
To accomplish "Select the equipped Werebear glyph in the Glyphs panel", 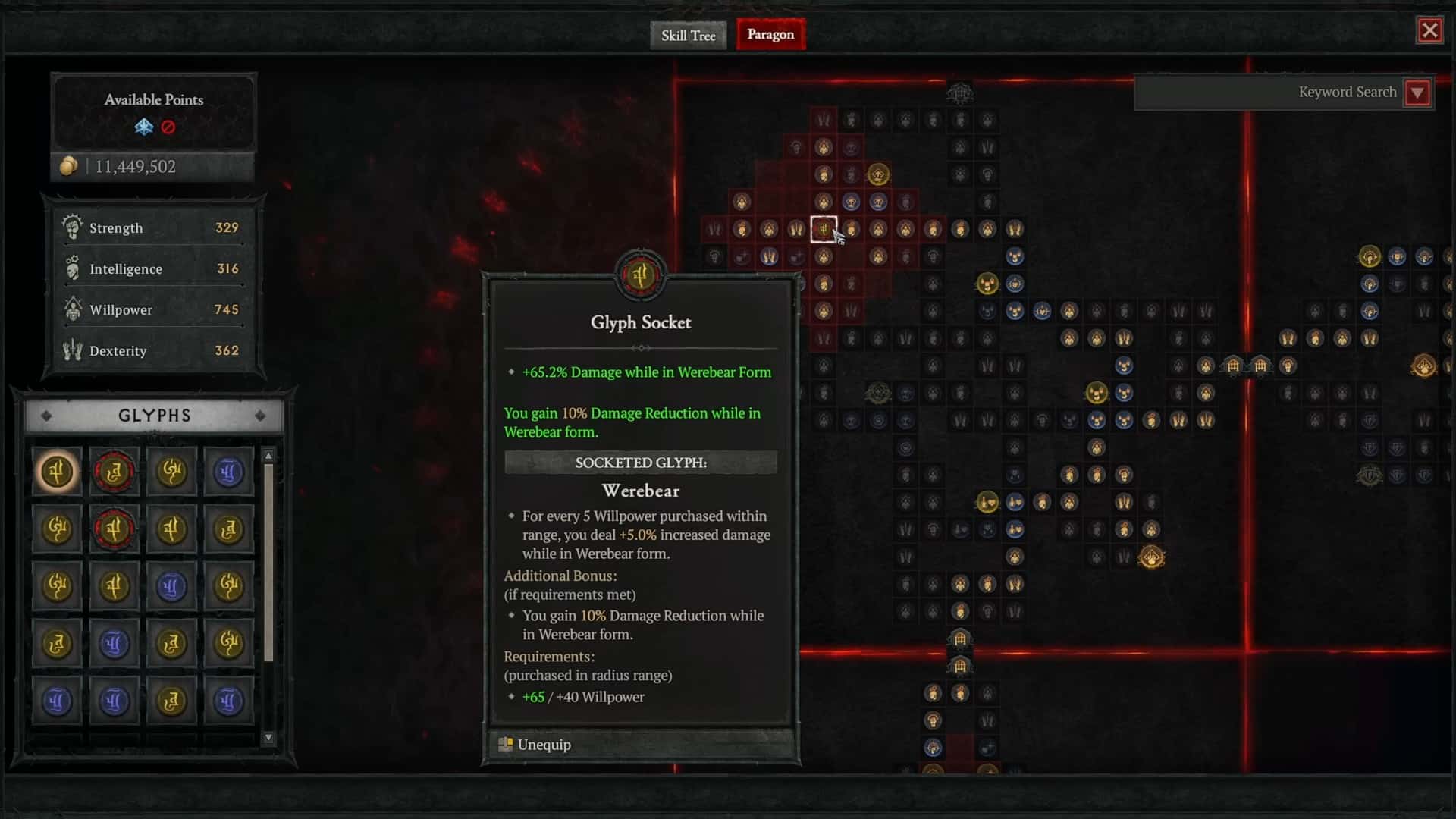I will click(x=57, y=472).
